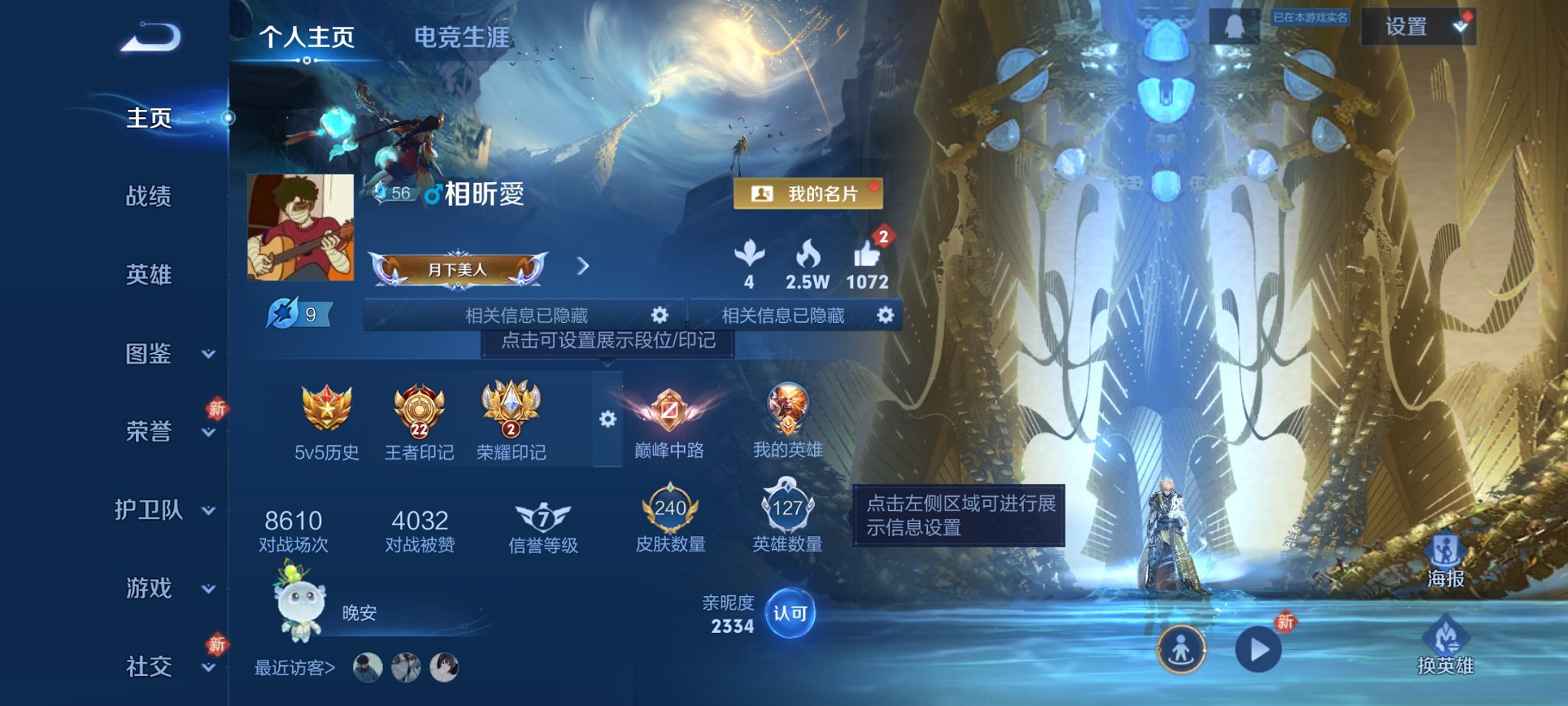Image resolution: width=1568 pixels, height=706 pixels.
Task: Switch to the 电竞生涯 esports career tab
Action: [x=462, y=35]
